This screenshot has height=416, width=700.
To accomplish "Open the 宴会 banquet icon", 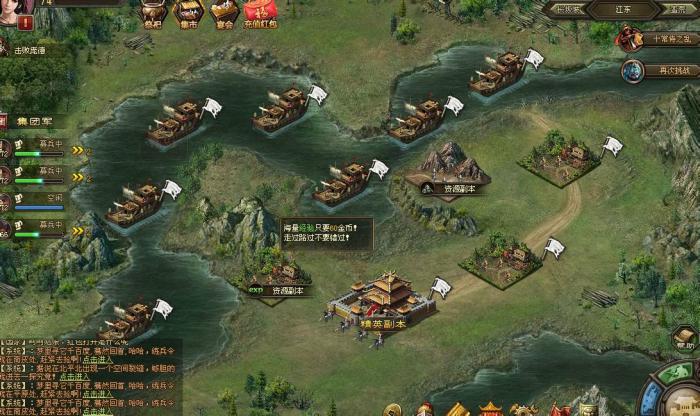I will [x=225, y=12].
